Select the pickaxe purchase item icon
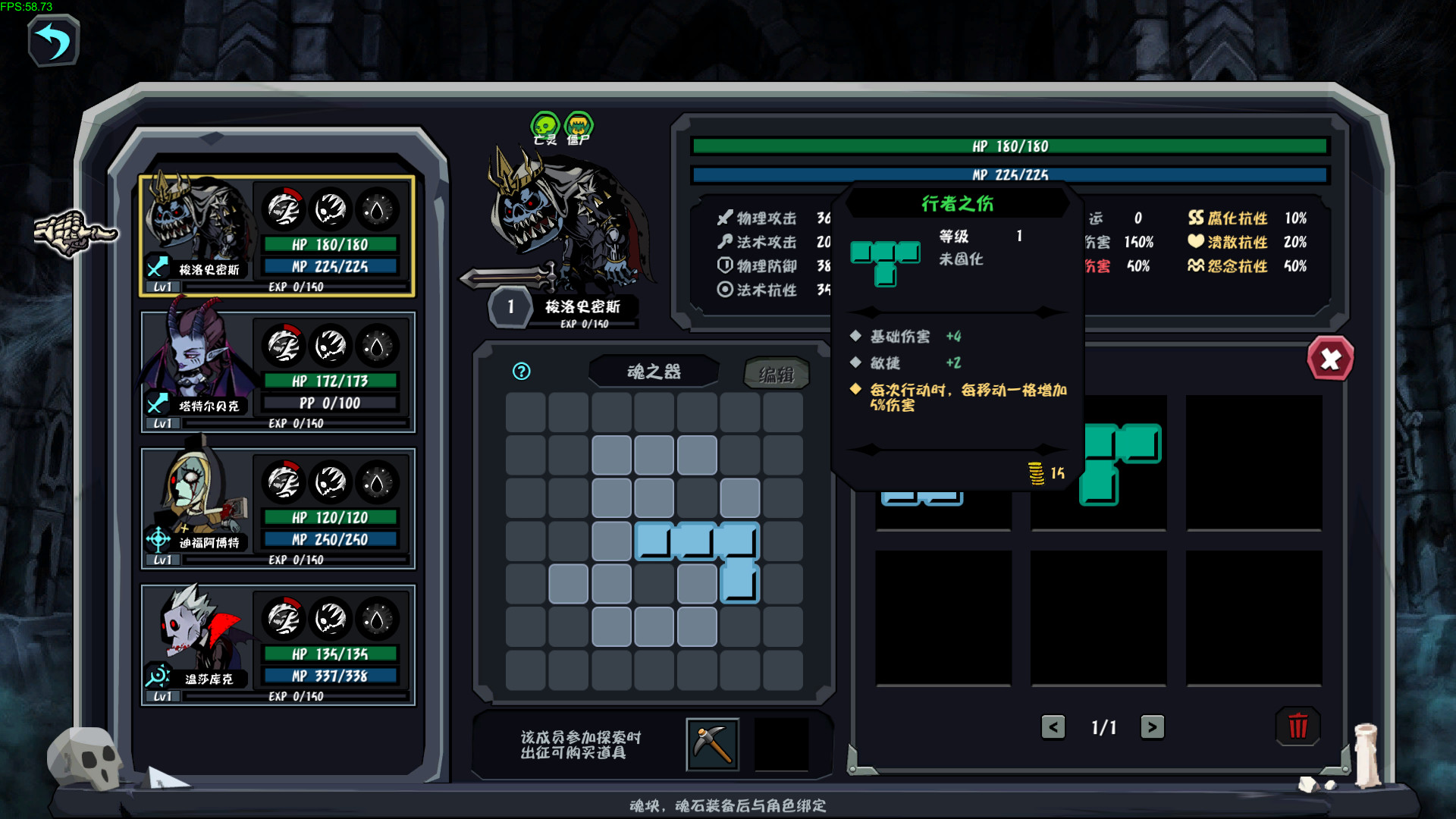Image resolution: width=1456 pixels, height=819 pixels. coord(713,744)
